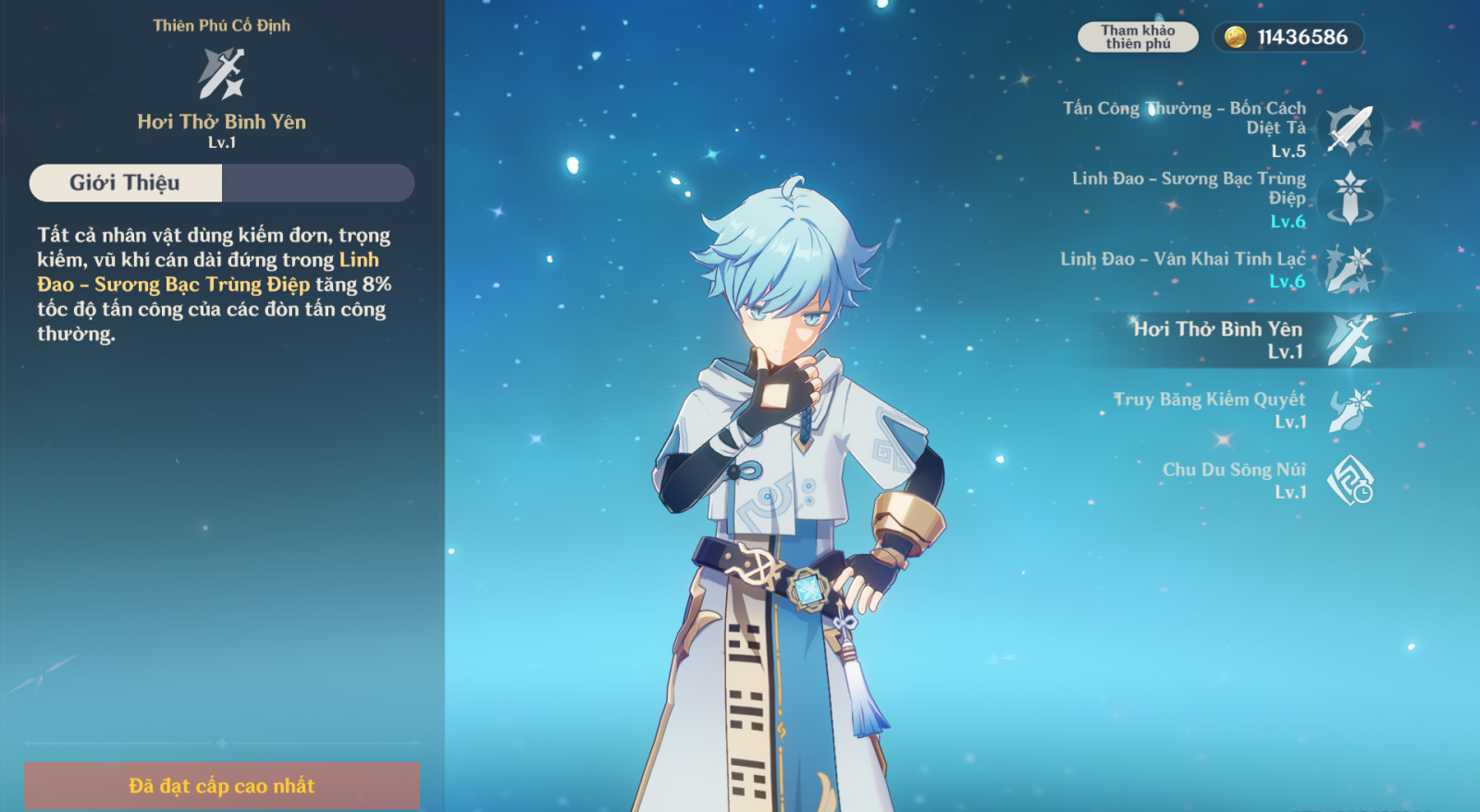
Task: Open the Tham khảo thiên phú reference
Action: (1138, 37)
